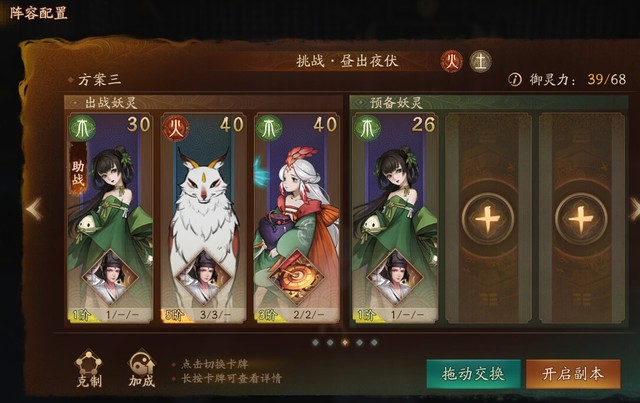Click the 拖动交换 swap button
640x403 pixels.
pos(473,374)
